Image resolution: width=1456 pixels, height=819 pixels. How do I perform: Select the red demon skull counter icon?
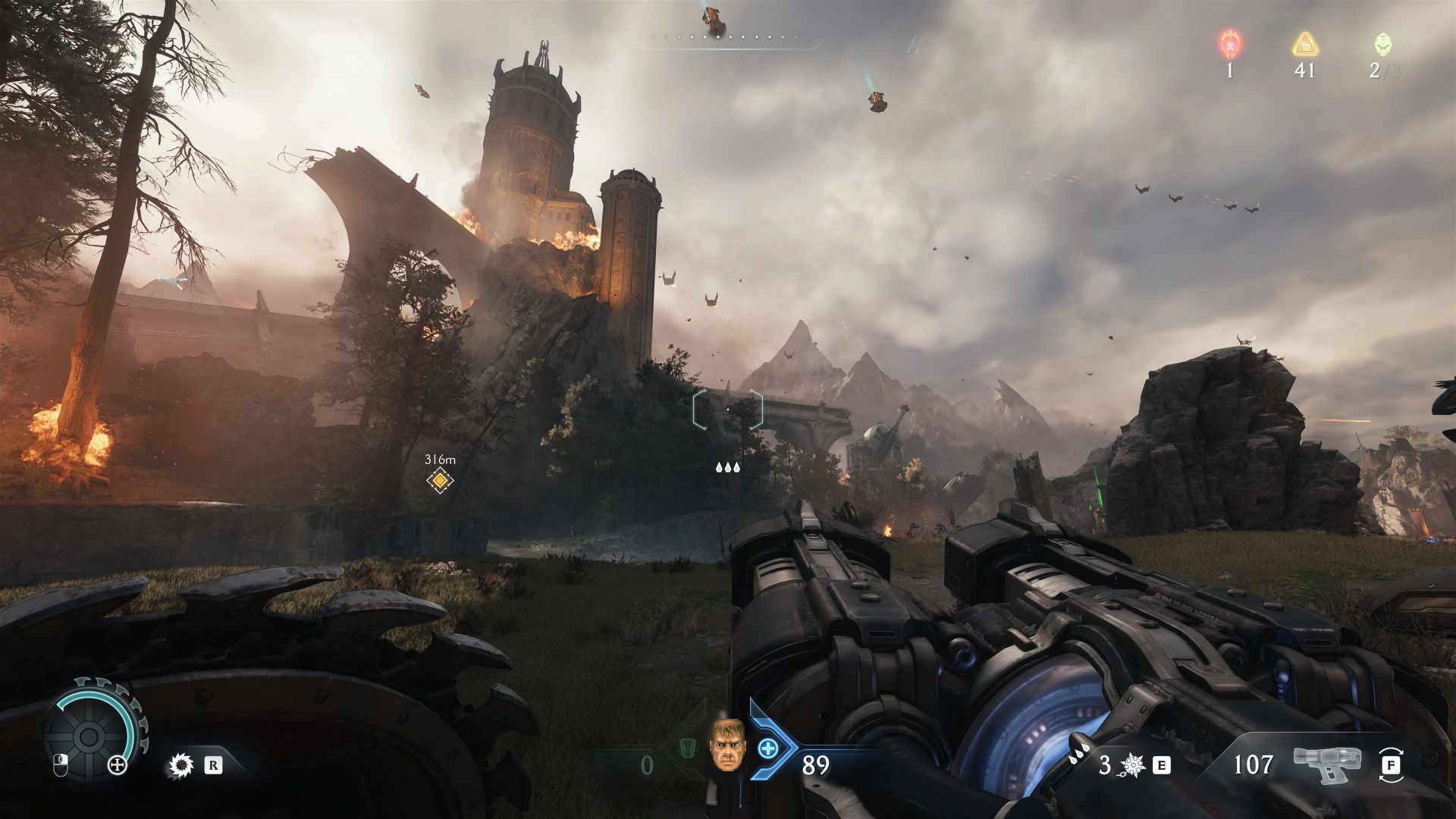1228,44
